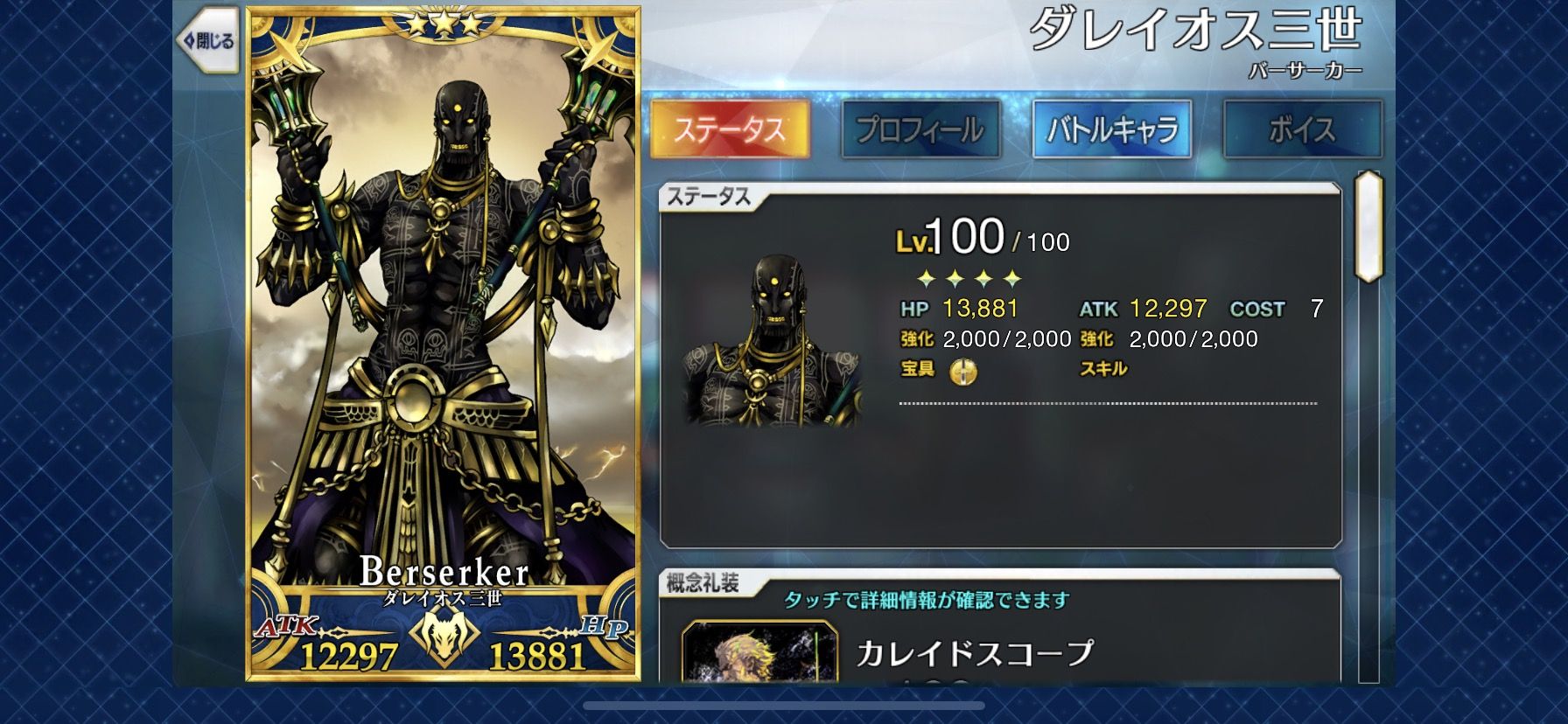View the ボイス tab

point(1301,127)
